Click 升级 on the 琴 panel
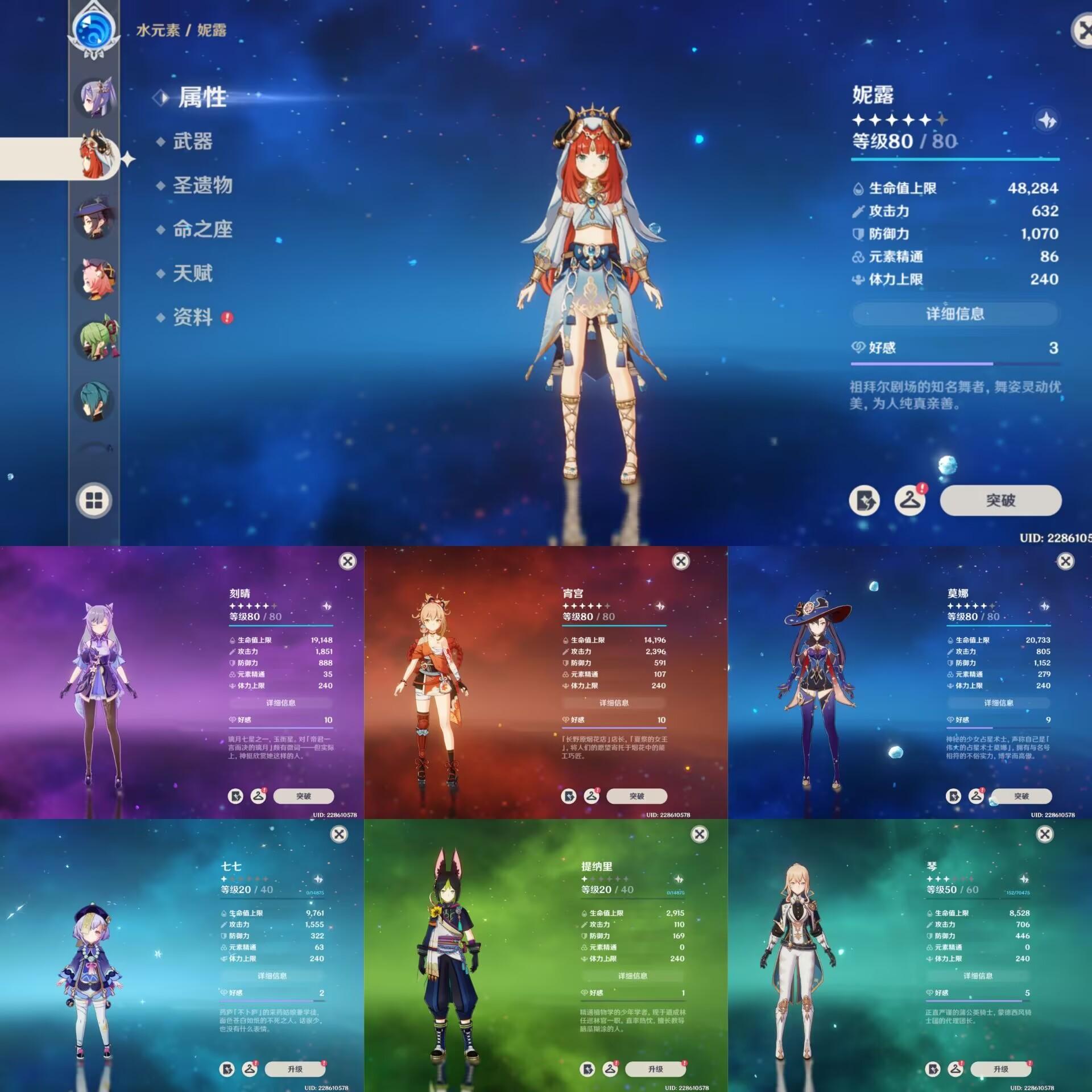The width and height of the screenshot is (1092, 1092). (1000, 1069)
